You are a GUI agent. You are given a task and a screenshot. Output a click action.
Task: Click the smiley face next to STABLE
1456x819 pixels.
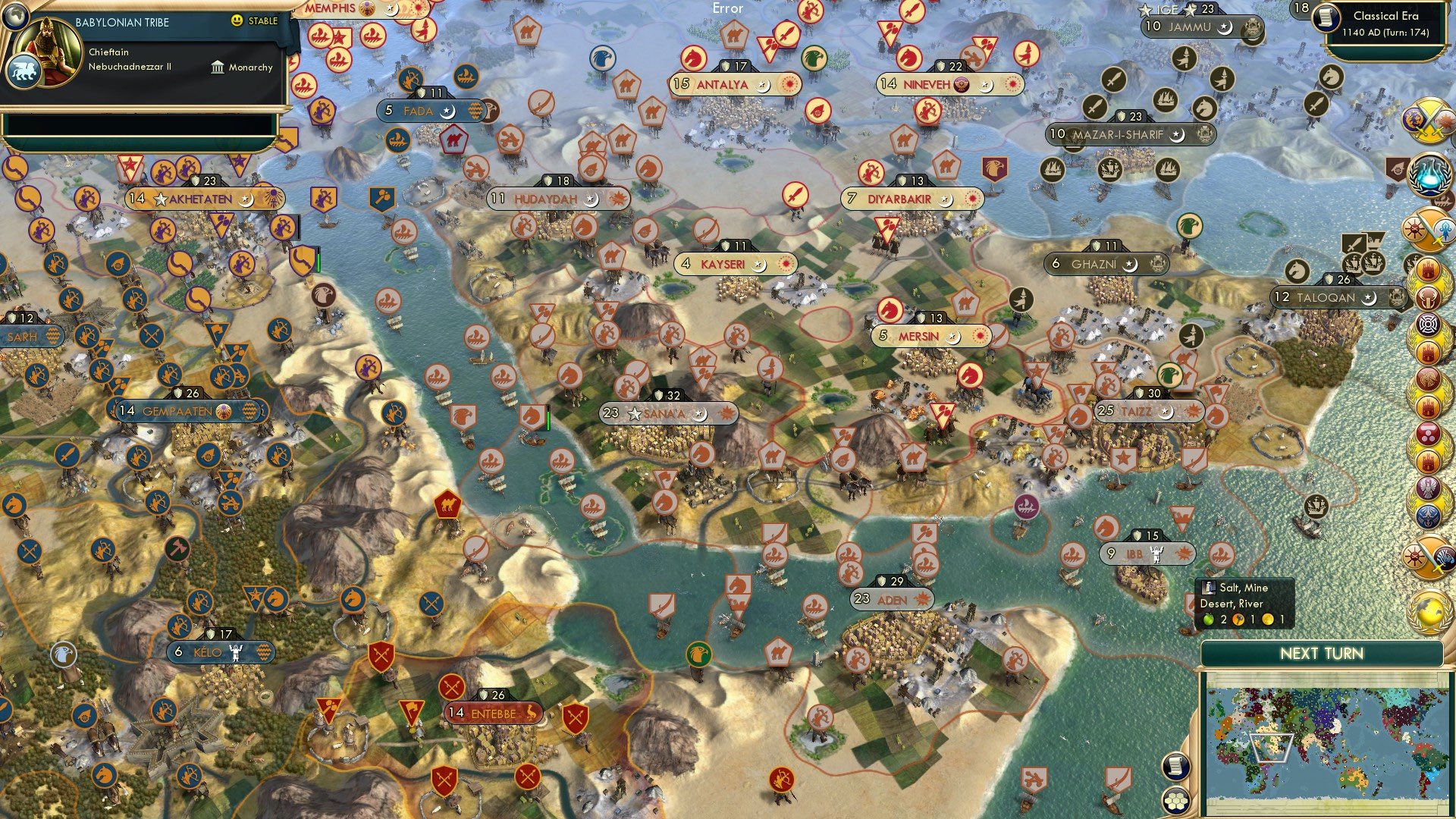[237, 21]
